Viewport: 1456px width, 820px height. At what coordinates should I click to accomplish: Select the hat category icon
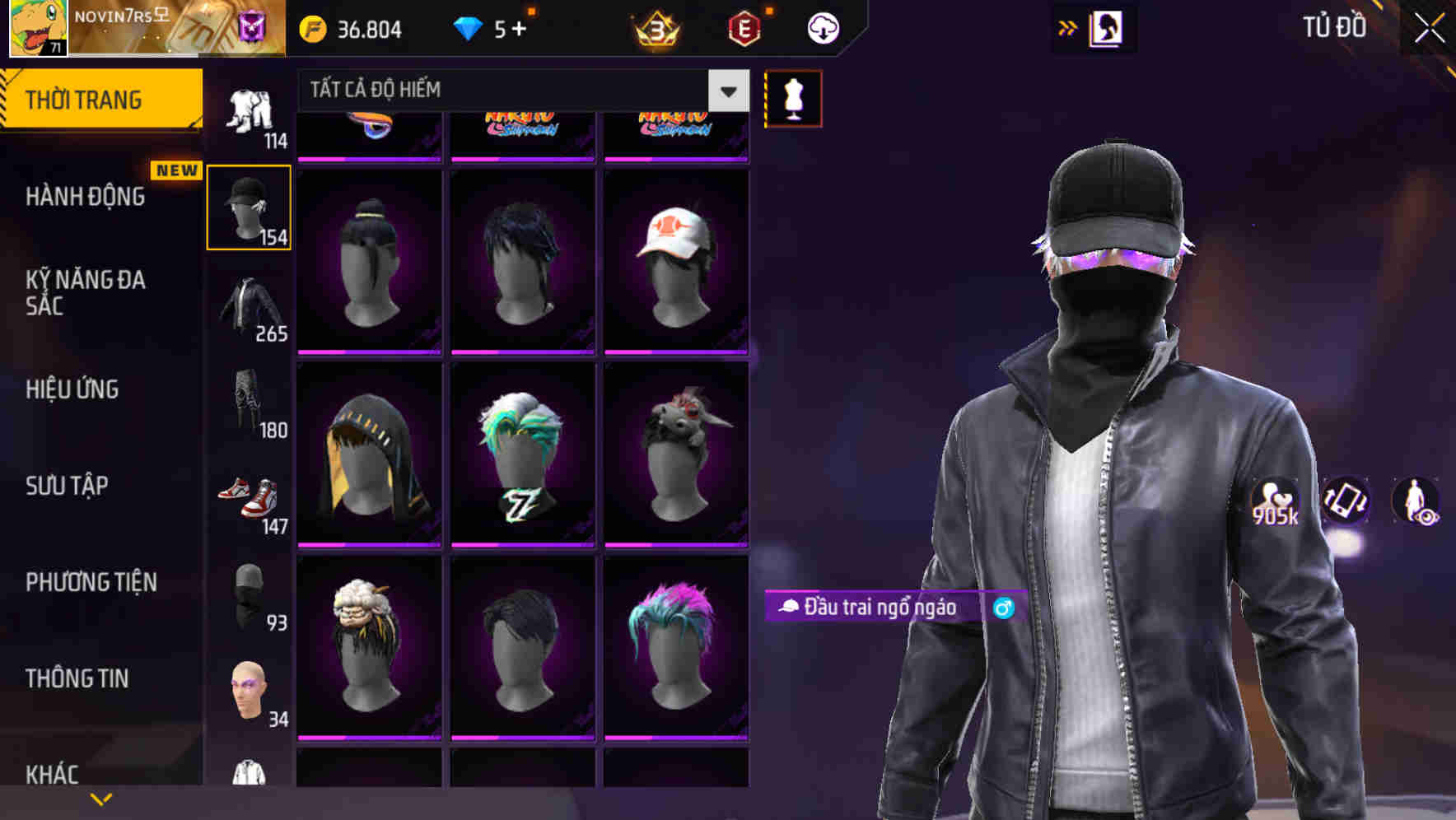248,204
